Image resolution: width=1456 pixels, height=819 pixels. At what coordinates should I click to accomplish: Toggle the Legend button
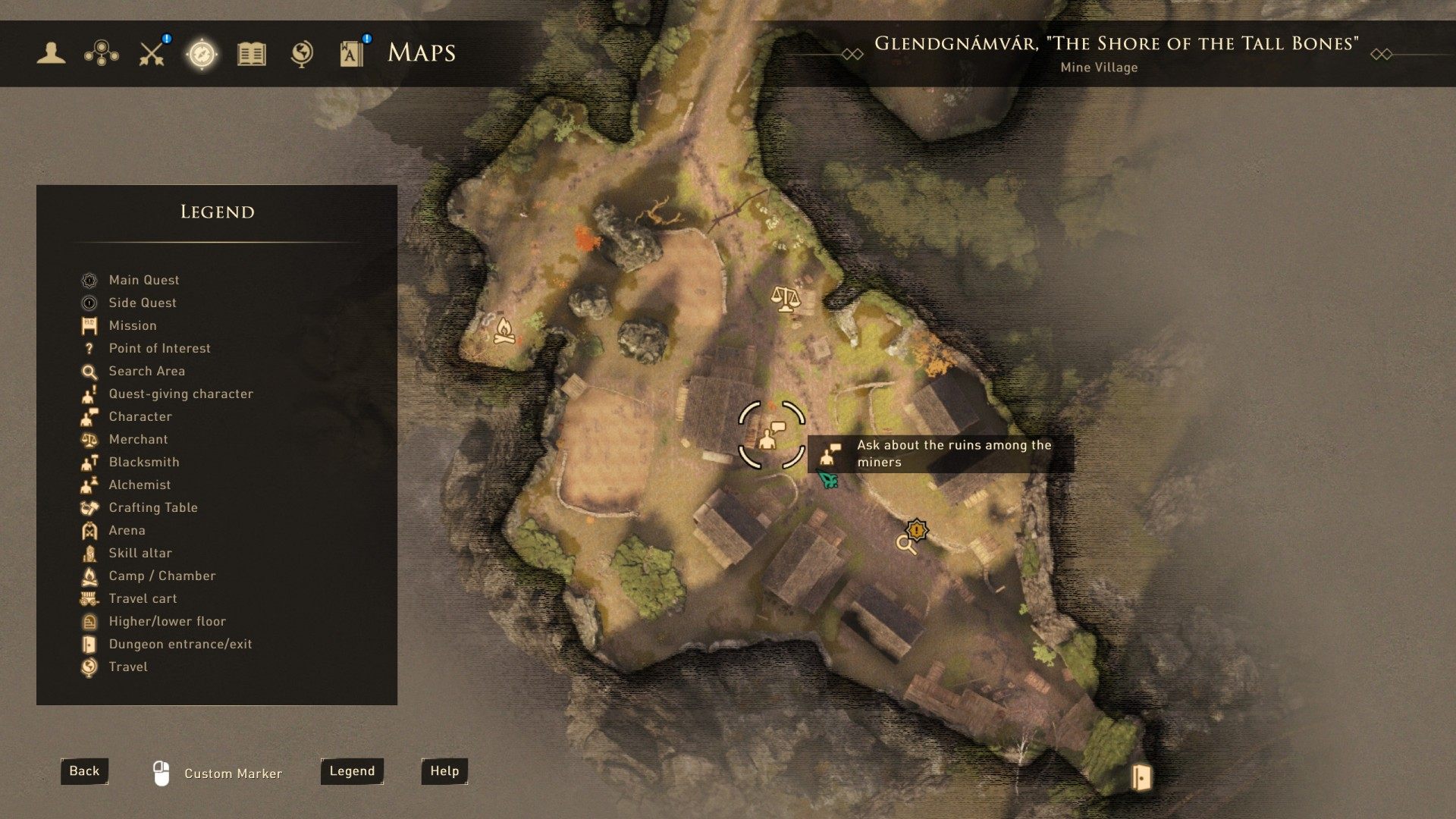(352, 771)
